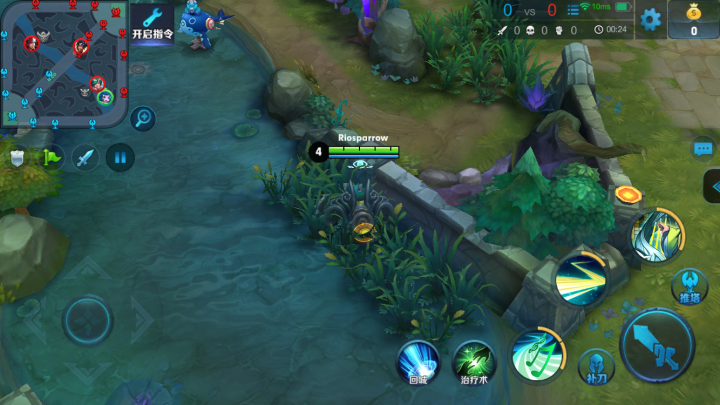Activate the yellow light beam skill

581,278
